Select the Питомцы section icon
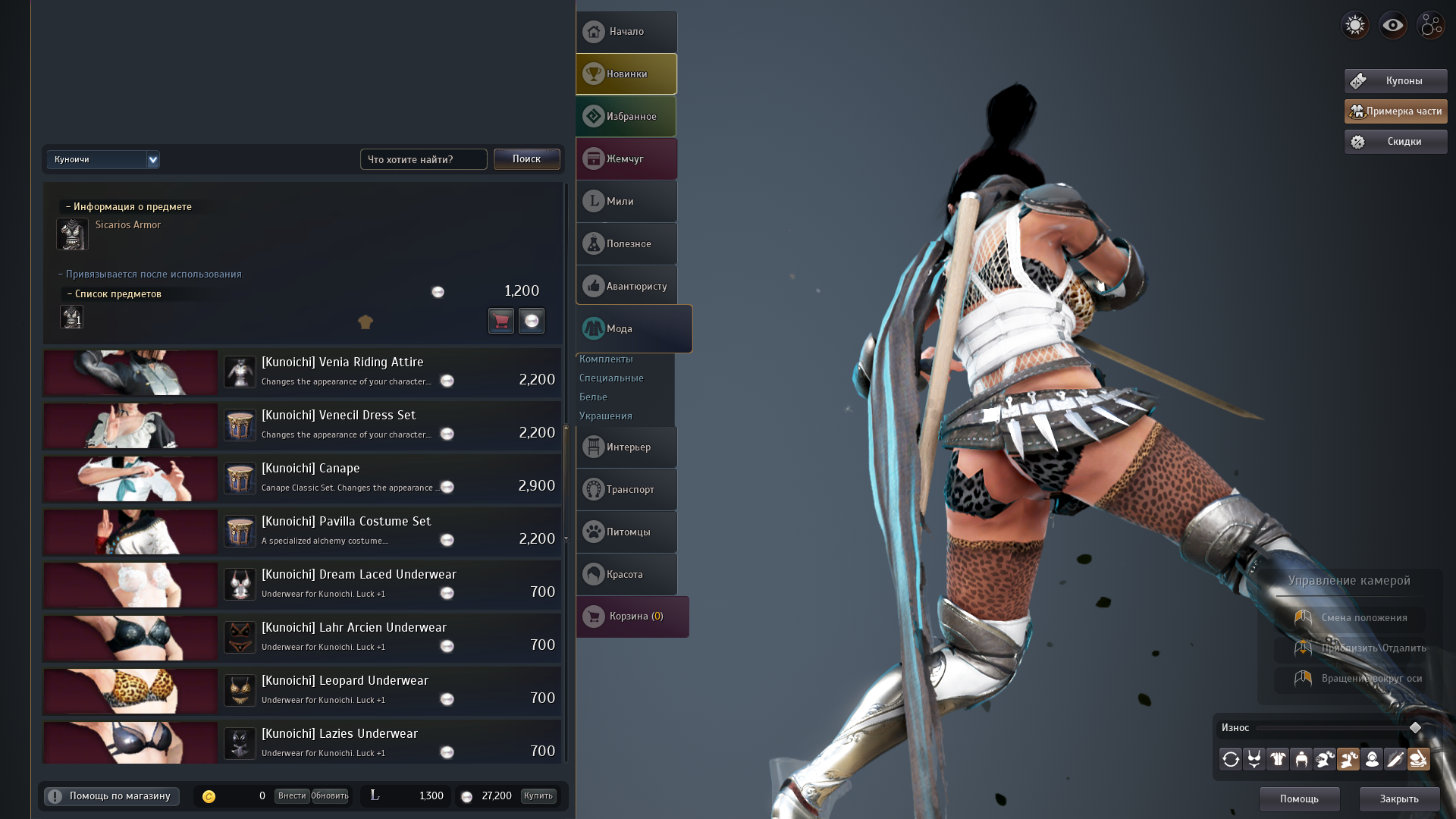 626,532
